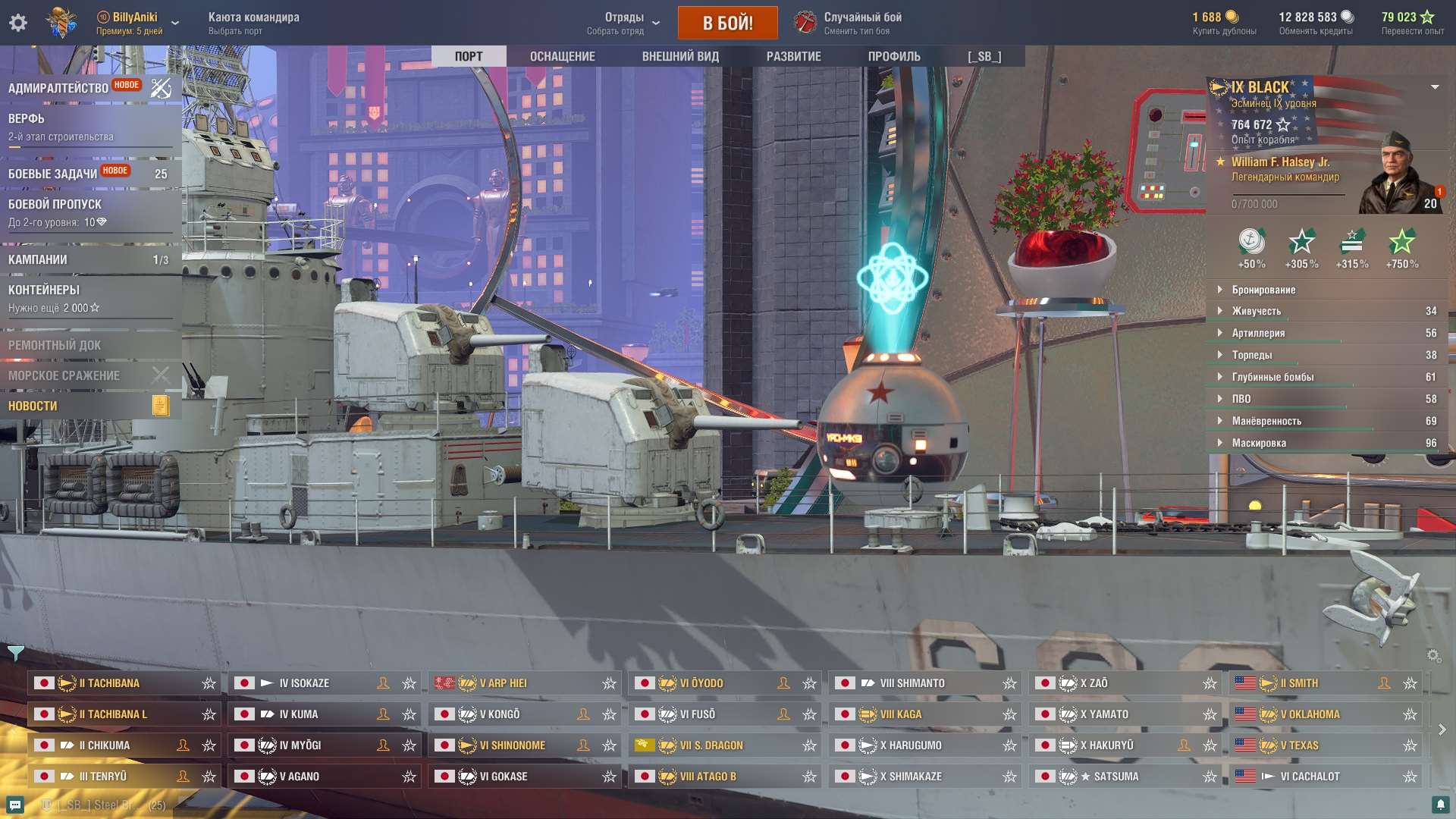Switch to the ОСНАЩЕНИЕ tab
Screen dimensions: 1456x819
(x=562, y=55)
